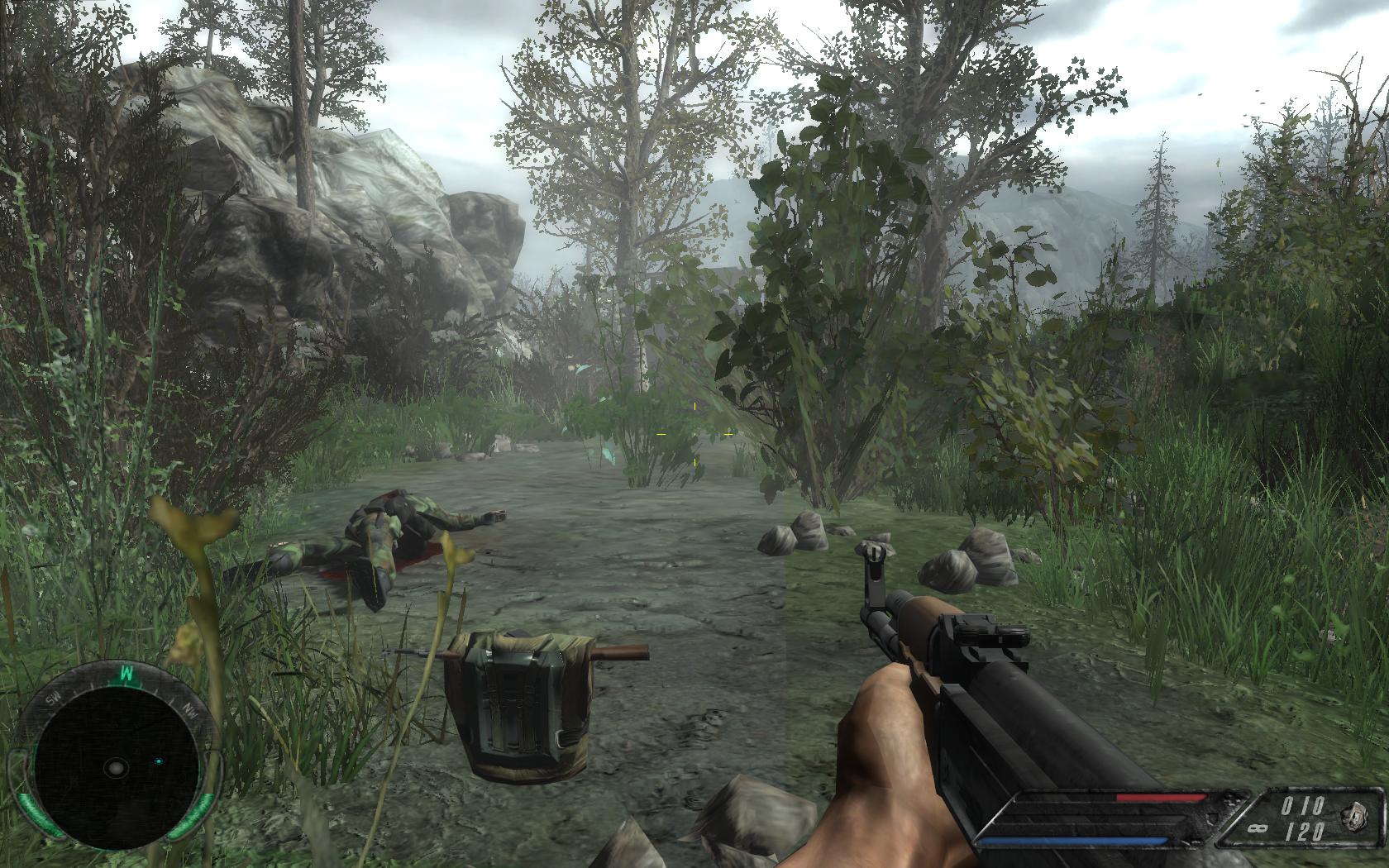This screenshot has width=1389, height=868.
Task: Click the circular radar minimap
Action: point(115,766)
